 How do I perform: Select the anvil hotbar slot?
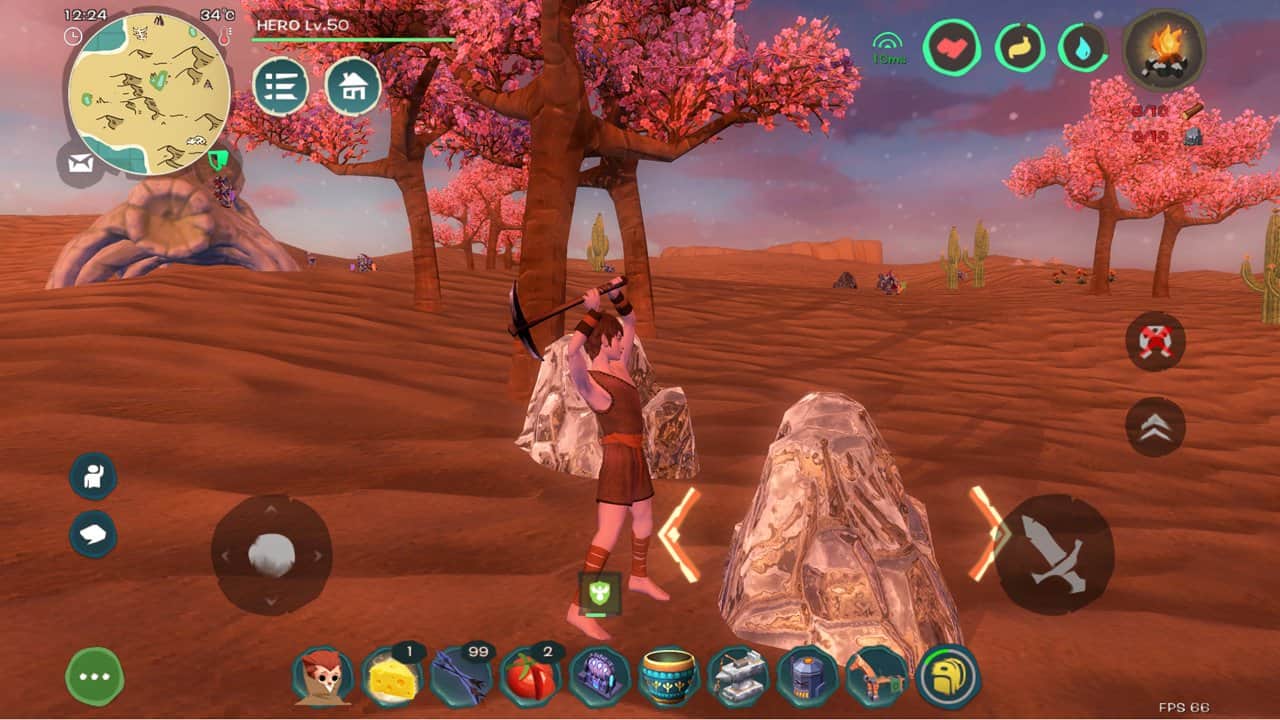point(738,677)
